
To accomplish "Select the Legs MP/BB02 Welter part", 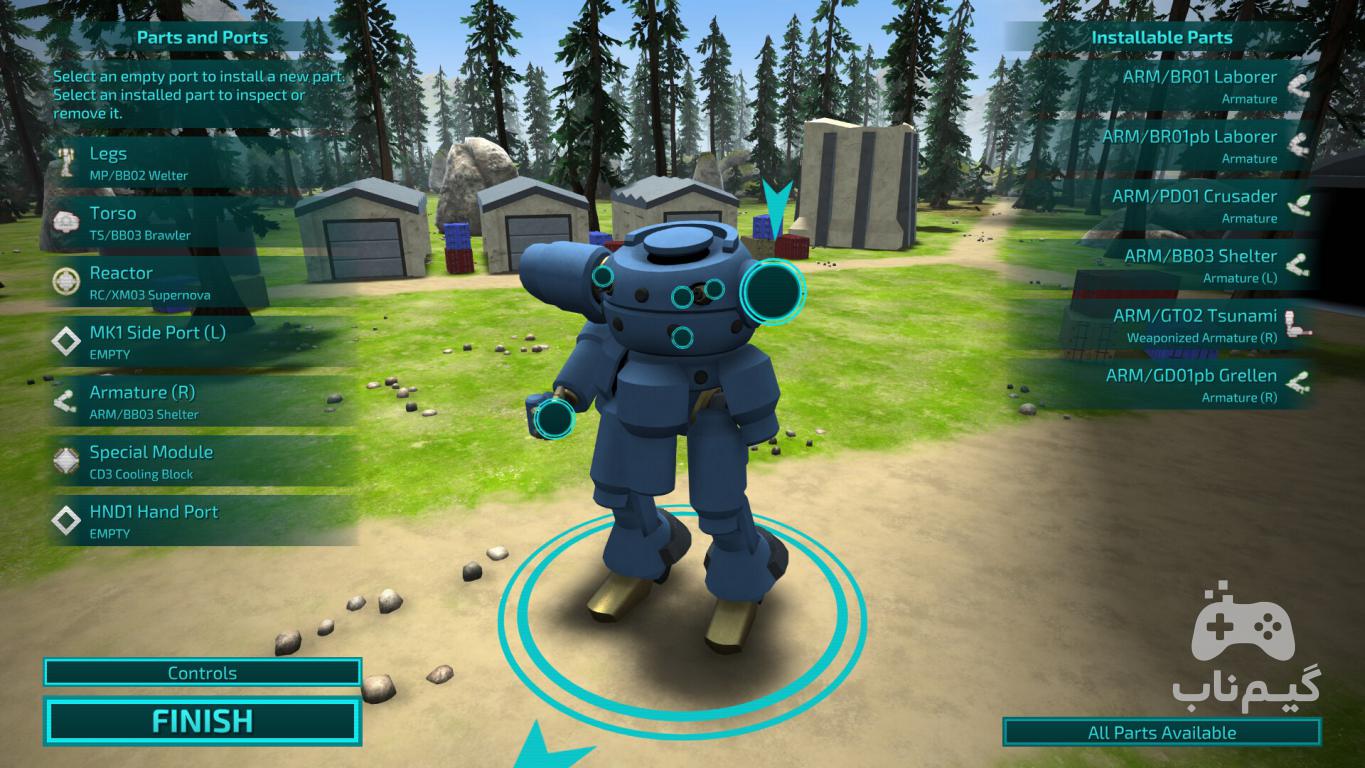I will (200, 163).
